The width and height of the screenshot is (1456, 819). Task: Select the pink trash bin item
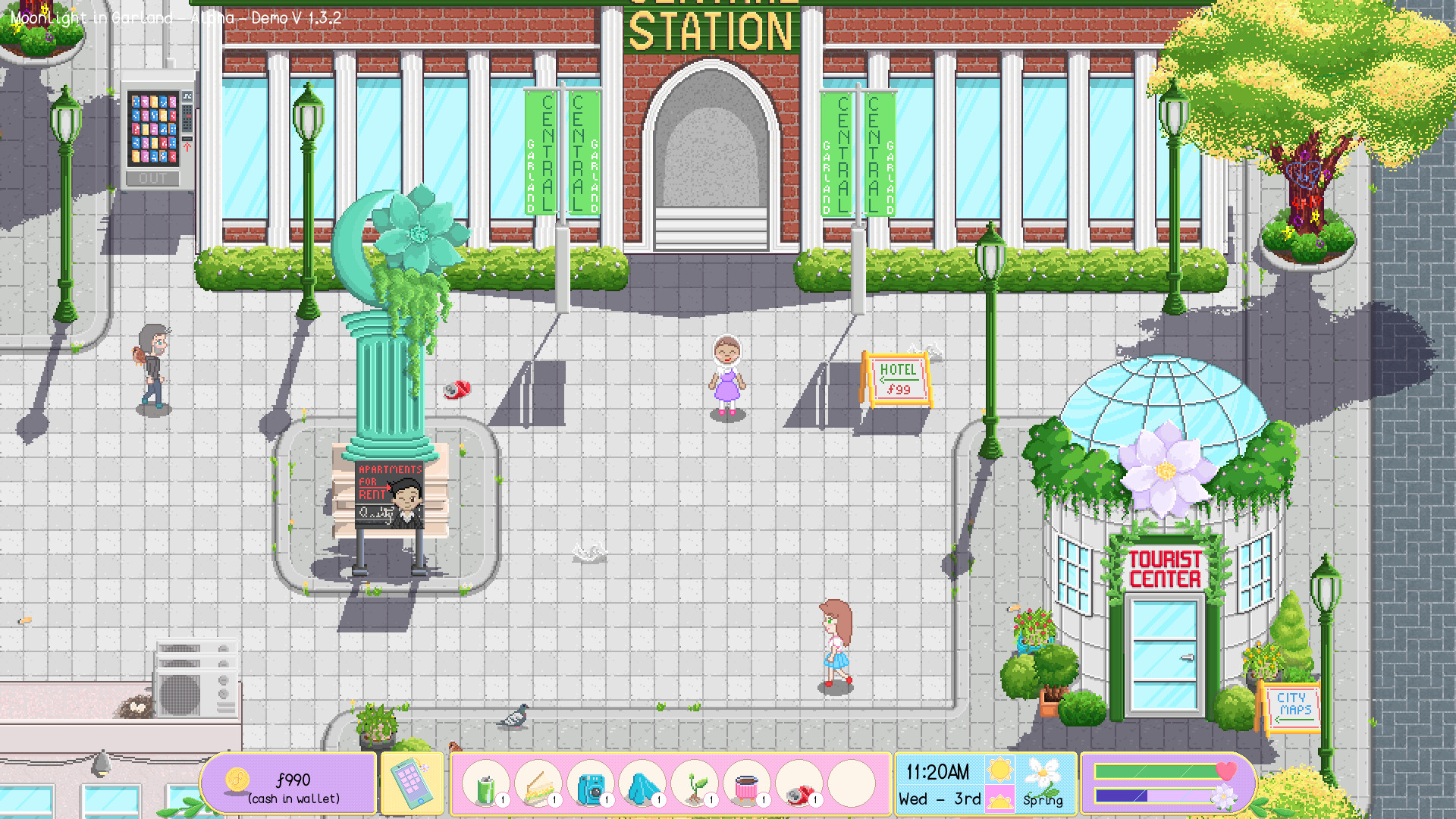pos(747,785)
